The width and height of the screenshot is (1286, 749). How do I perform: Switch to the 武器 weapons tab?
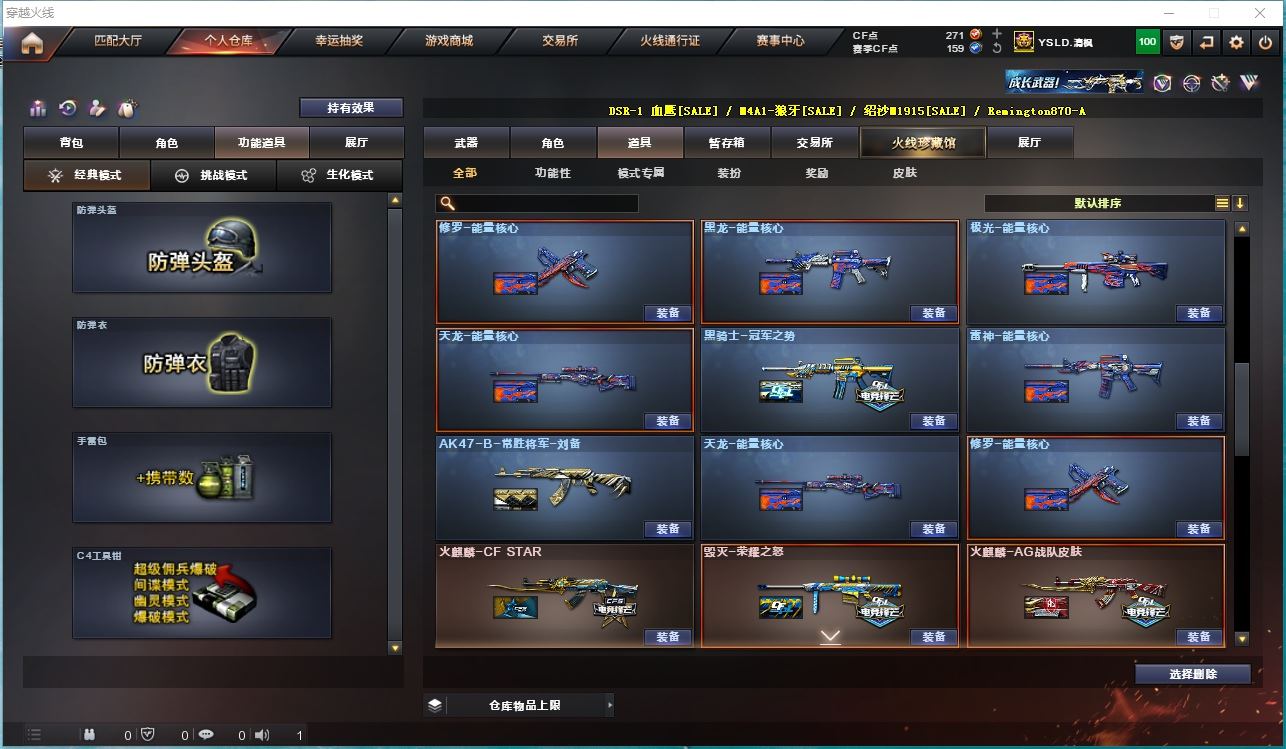pyautogui.click(x=466, y=143)
